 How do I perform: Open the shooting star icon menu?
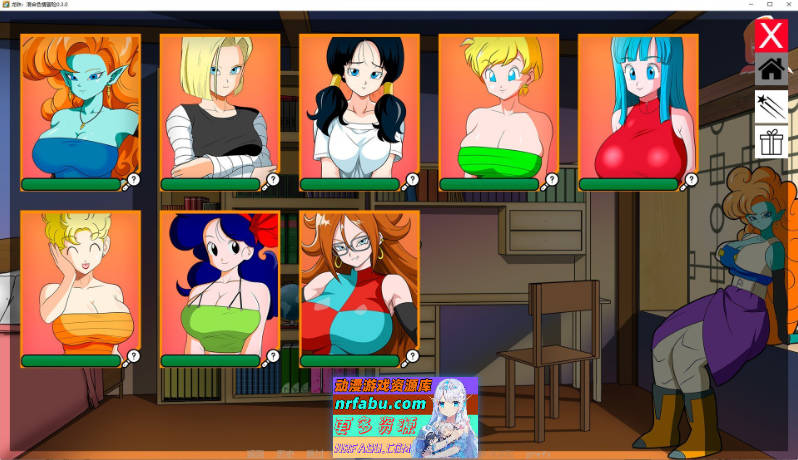point(771,106)
